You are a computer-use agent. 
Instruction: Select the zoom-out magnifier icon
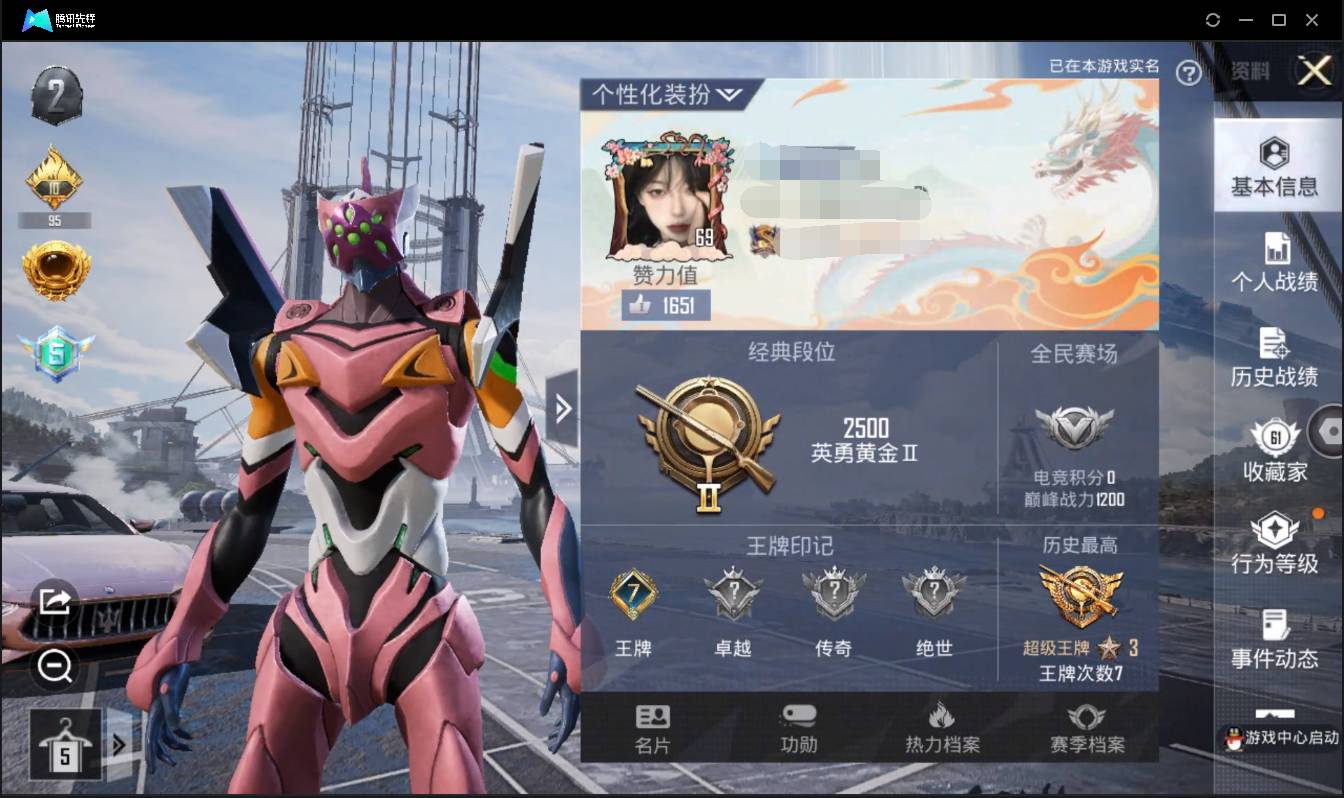(55, 665)
